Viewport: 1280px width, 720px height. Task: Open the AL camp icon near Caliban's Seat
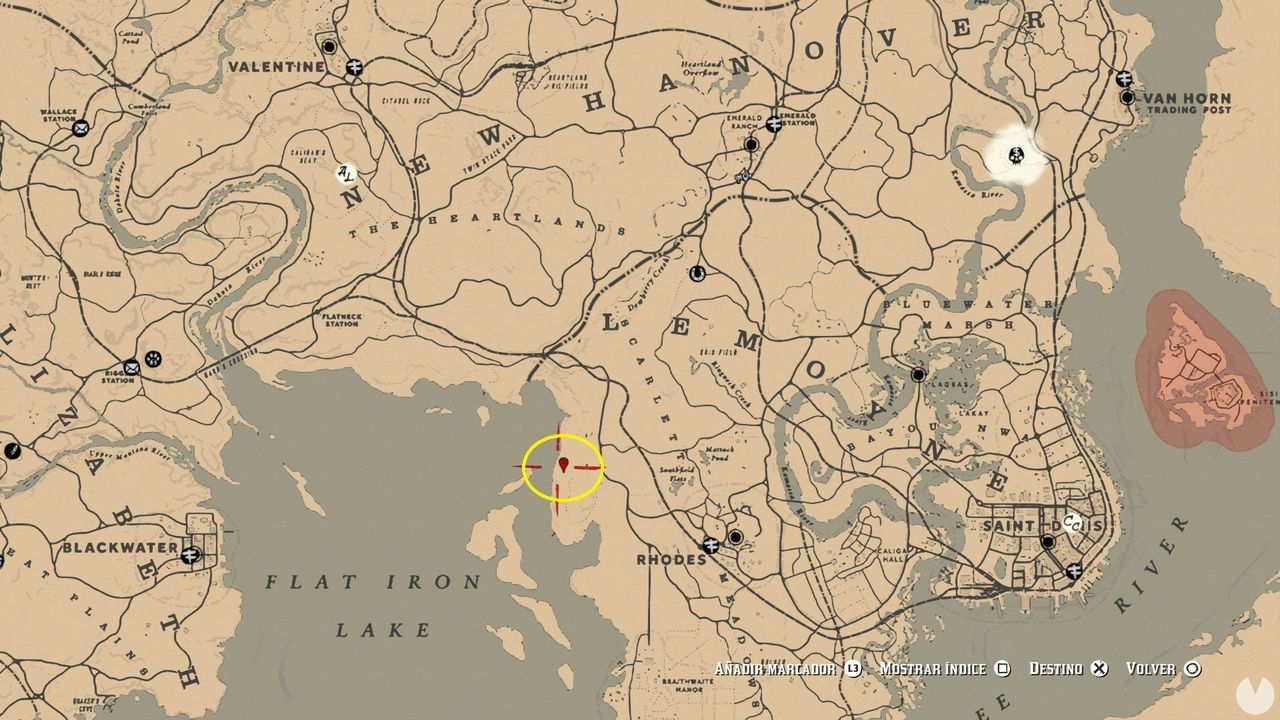click(346, 172)
